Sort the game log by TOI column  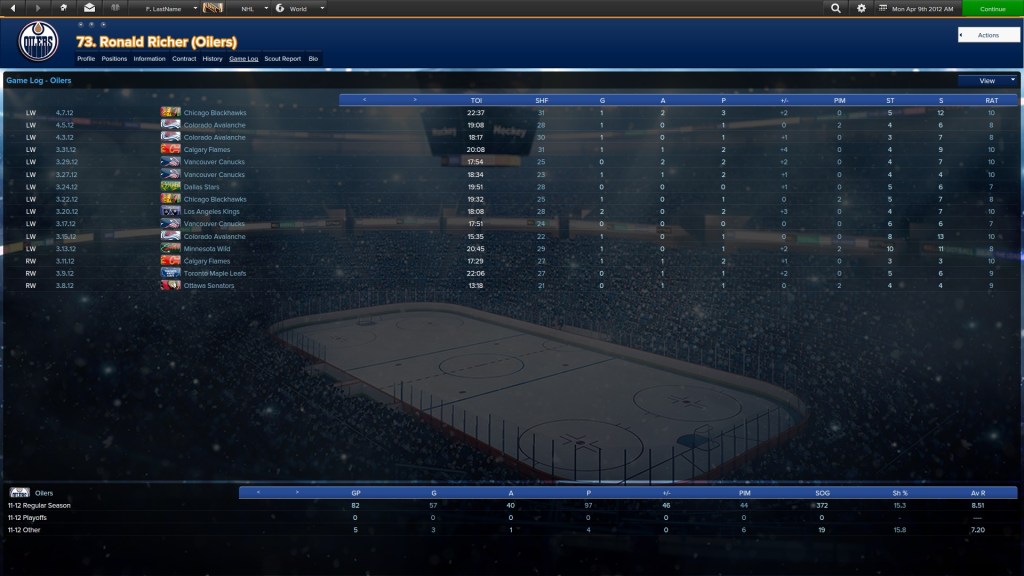point(476,100)
